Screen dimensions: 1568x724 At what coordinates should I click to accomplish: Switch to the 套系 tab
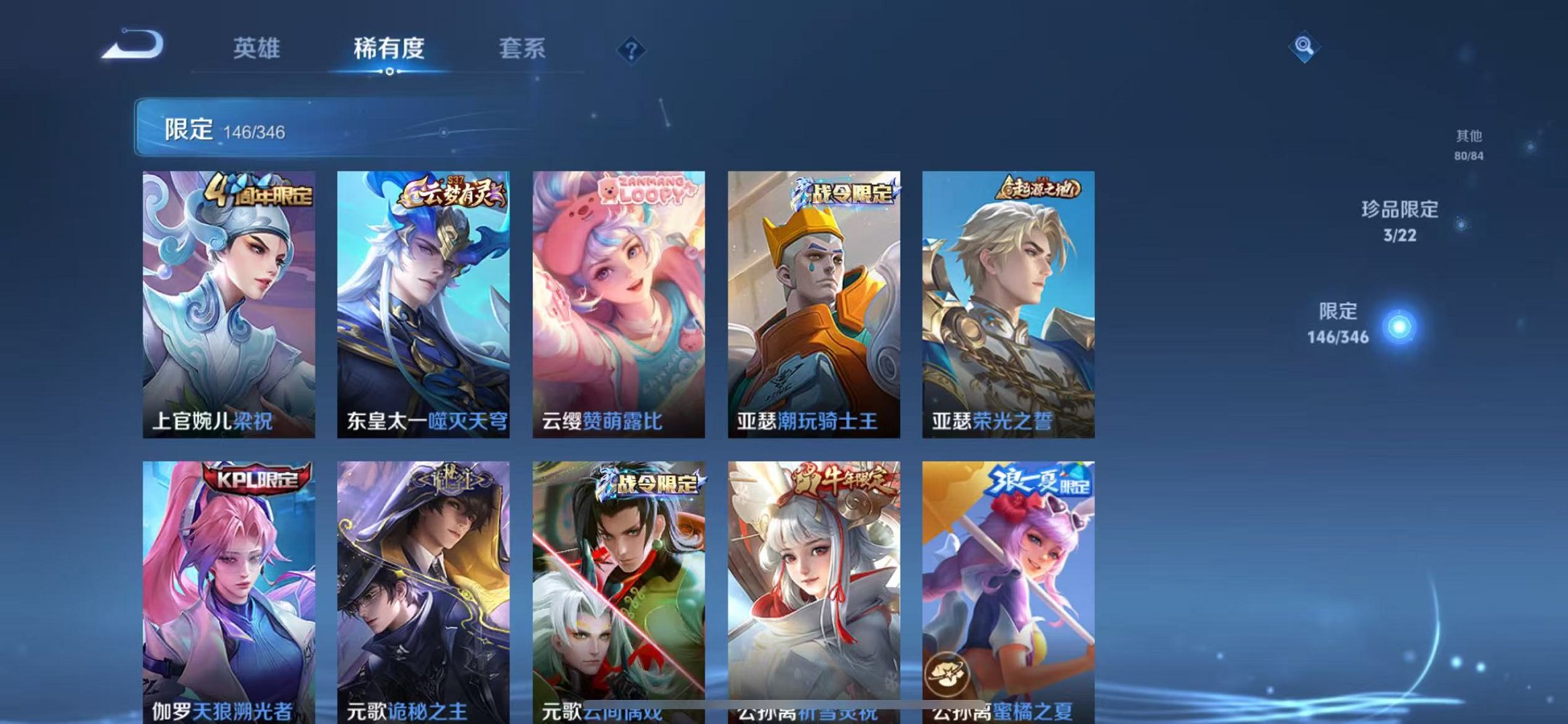pos(522,50)
